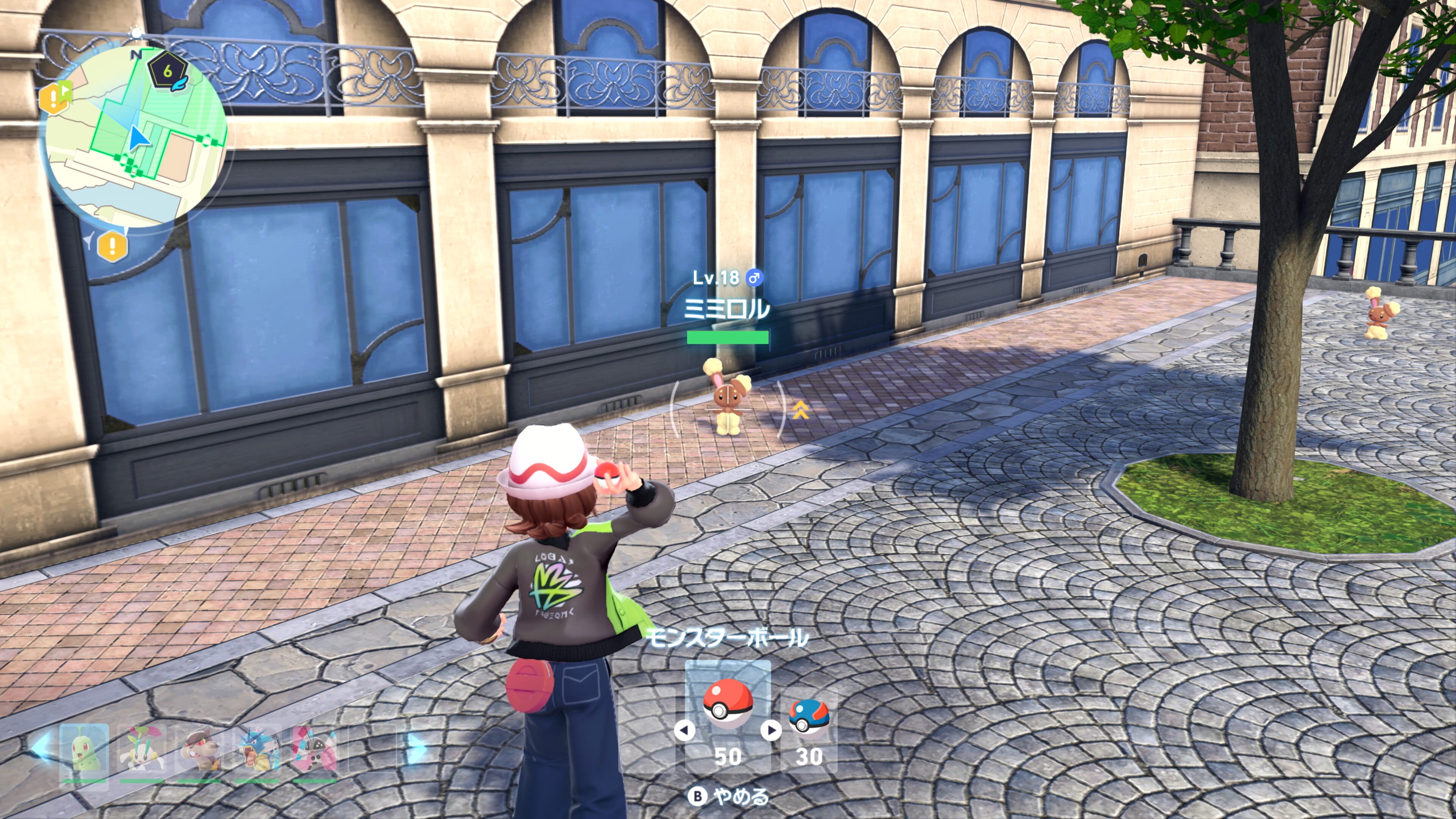Select Chikorita in the party bar

tap(84, 751)
